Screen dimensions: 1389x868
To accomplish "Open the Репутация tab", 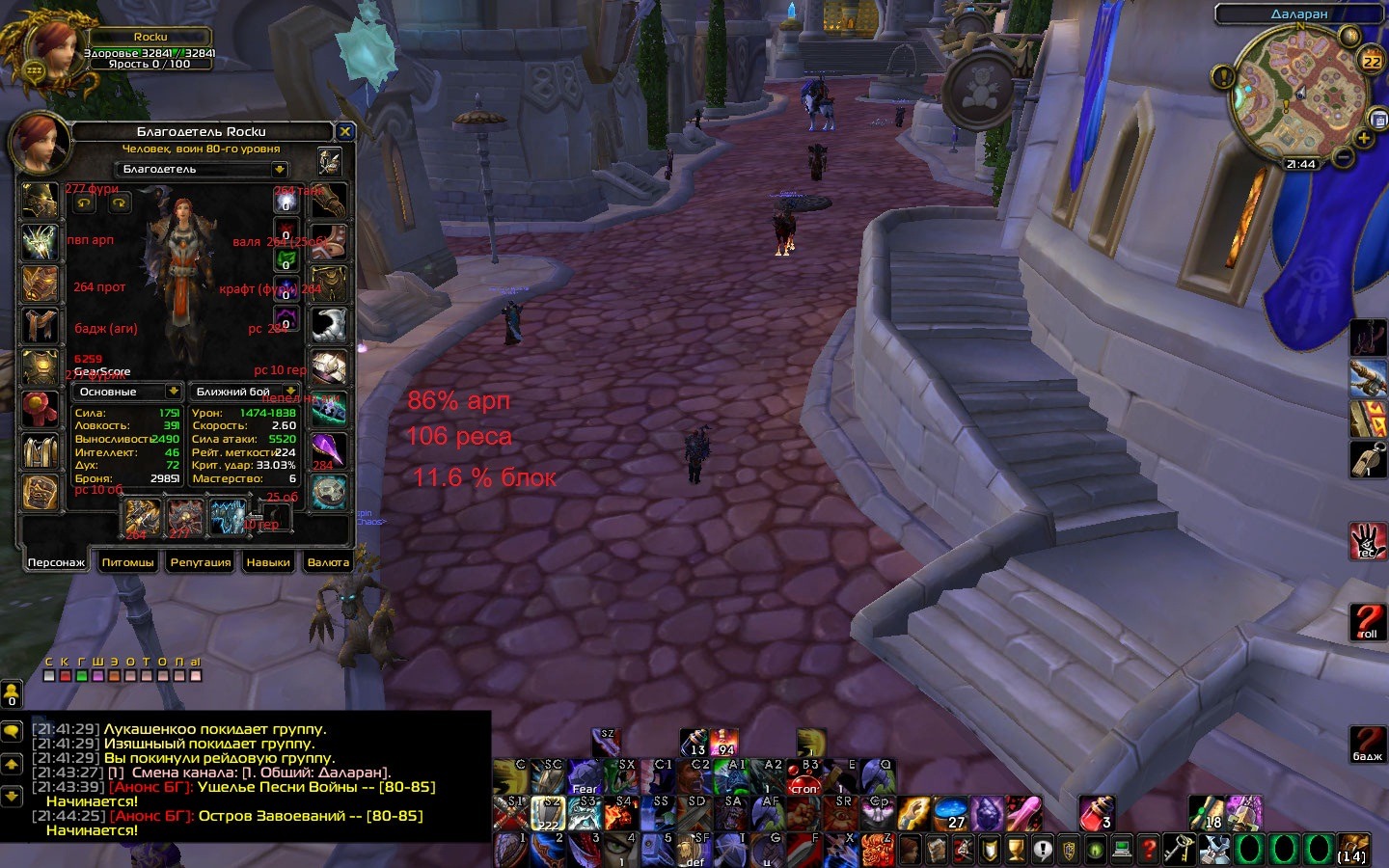I will tap(201, 562).
